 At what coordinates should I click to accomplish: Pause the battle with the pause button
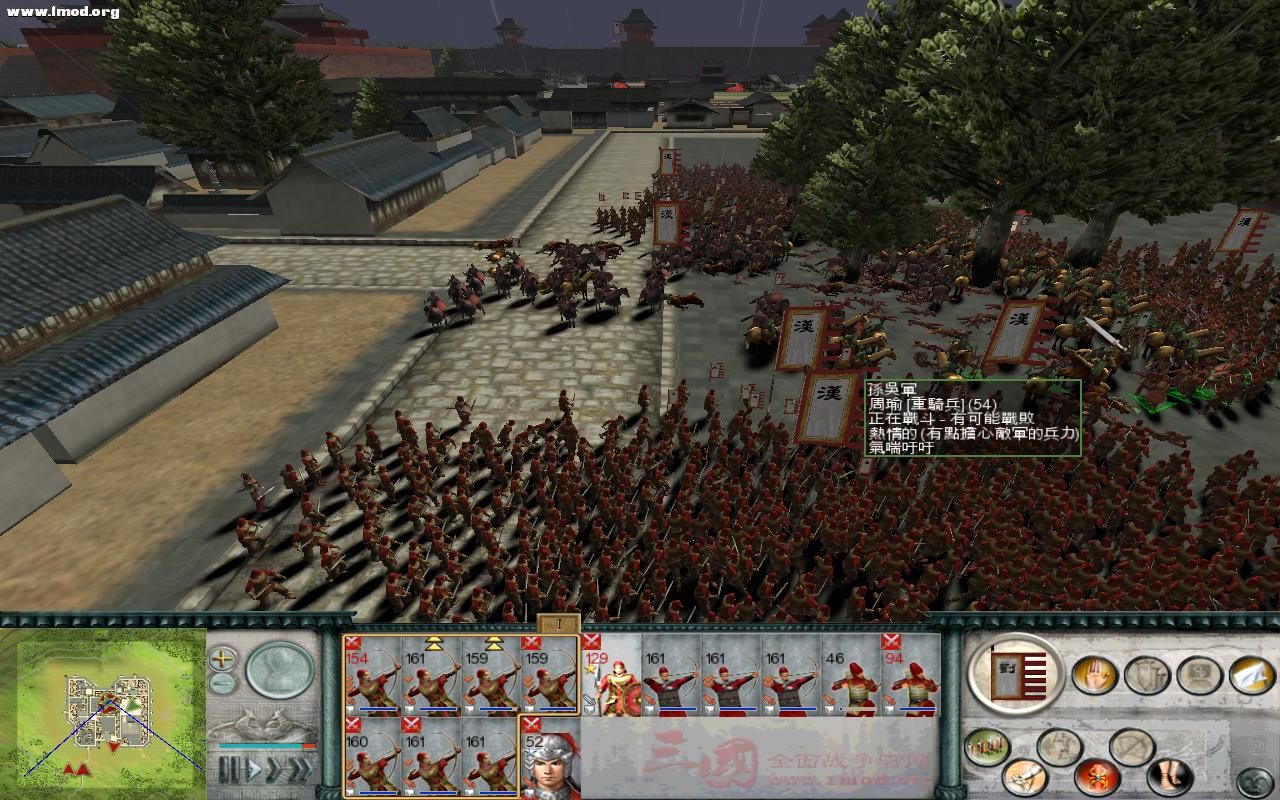(230, 767)
